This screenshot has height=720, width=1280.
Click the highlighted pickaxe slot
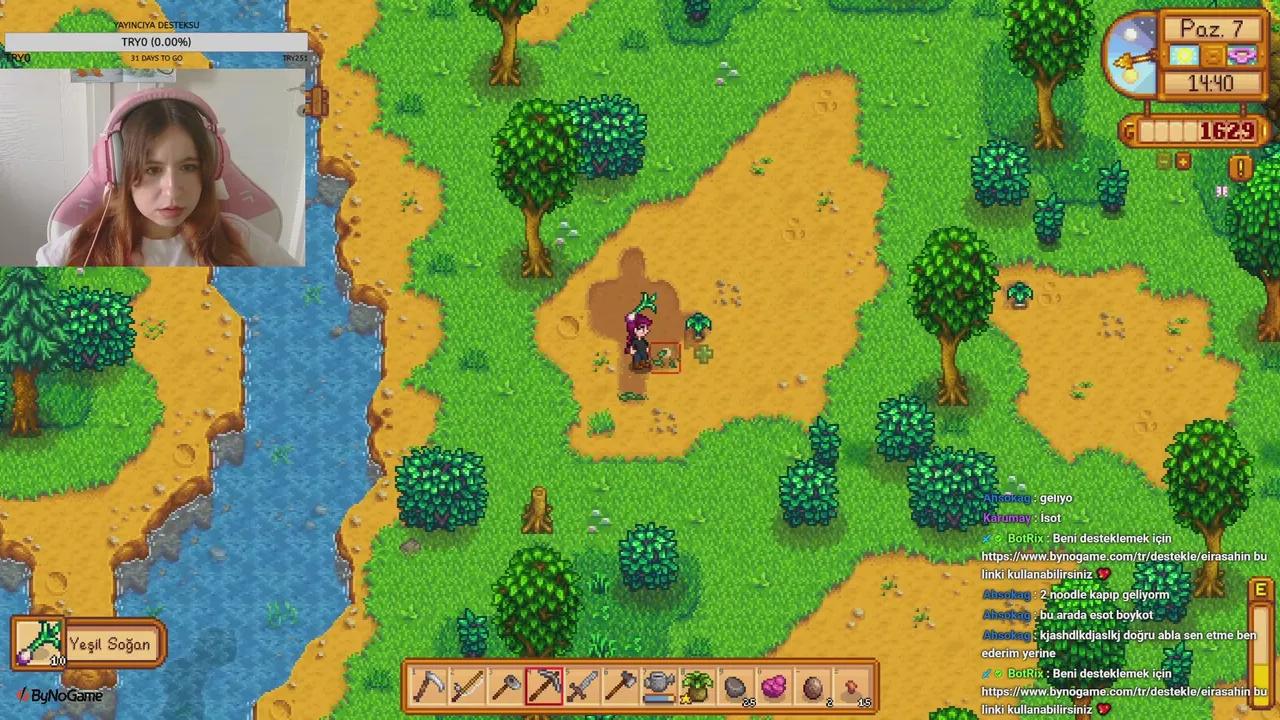pyautogui.click(x=544, y=687)
